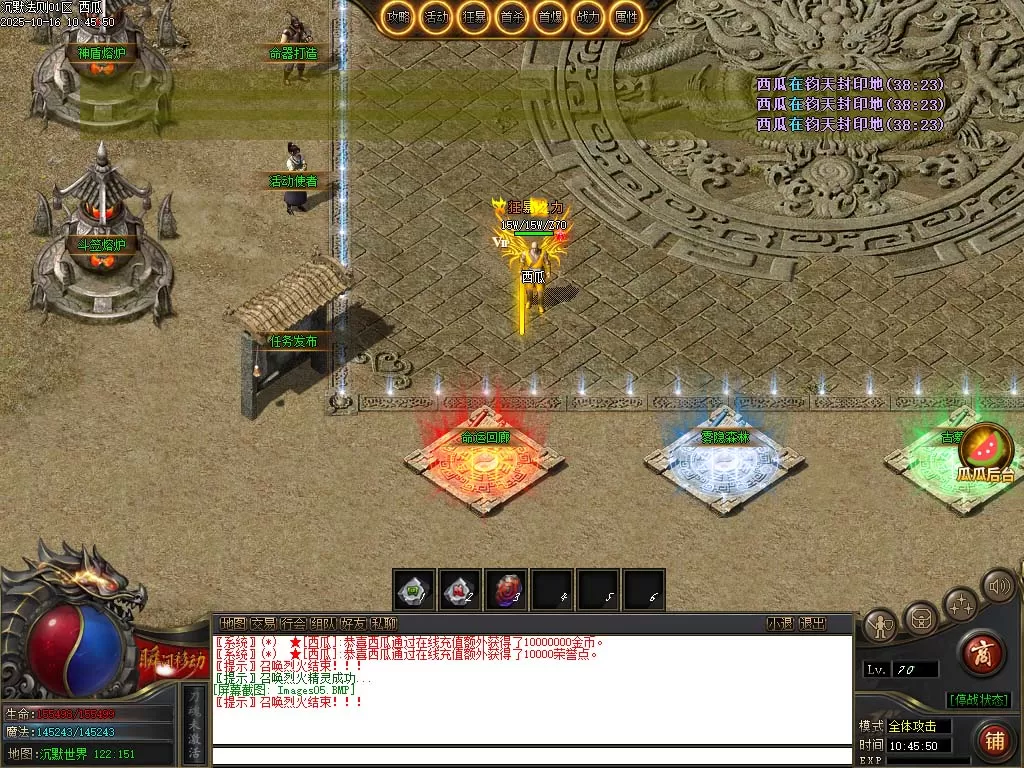Select the 狂暴 top button
Screen dimensions: 1024x768
pyautogui.click(x=474, y=16)
